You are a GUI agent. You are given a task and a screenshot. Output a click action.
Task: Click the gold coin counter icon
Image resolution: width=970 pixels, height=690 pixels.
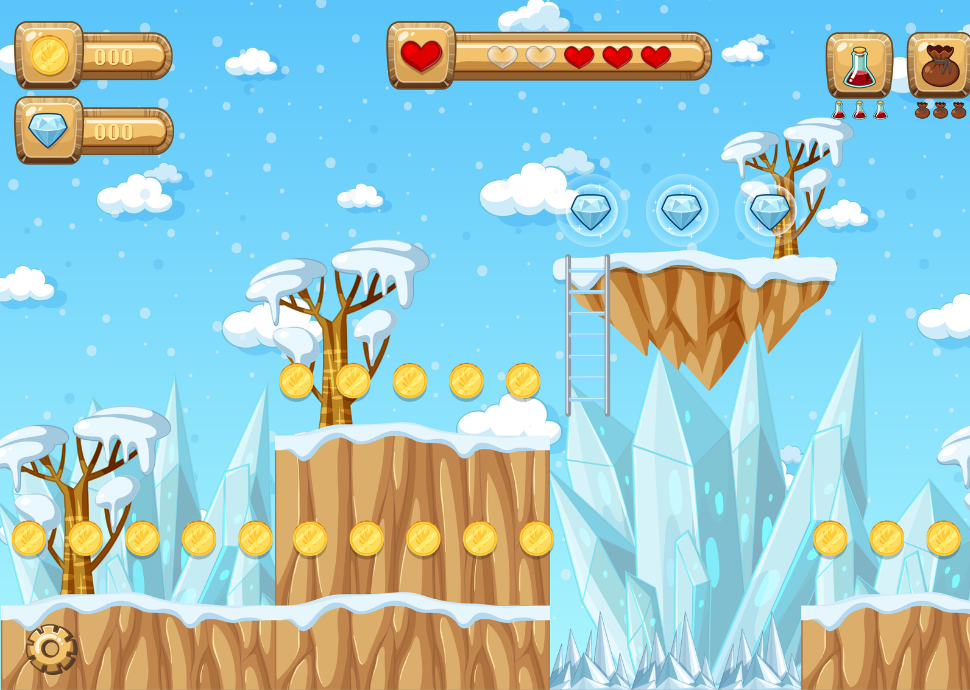pyautogui.click(x=49, y=55)
